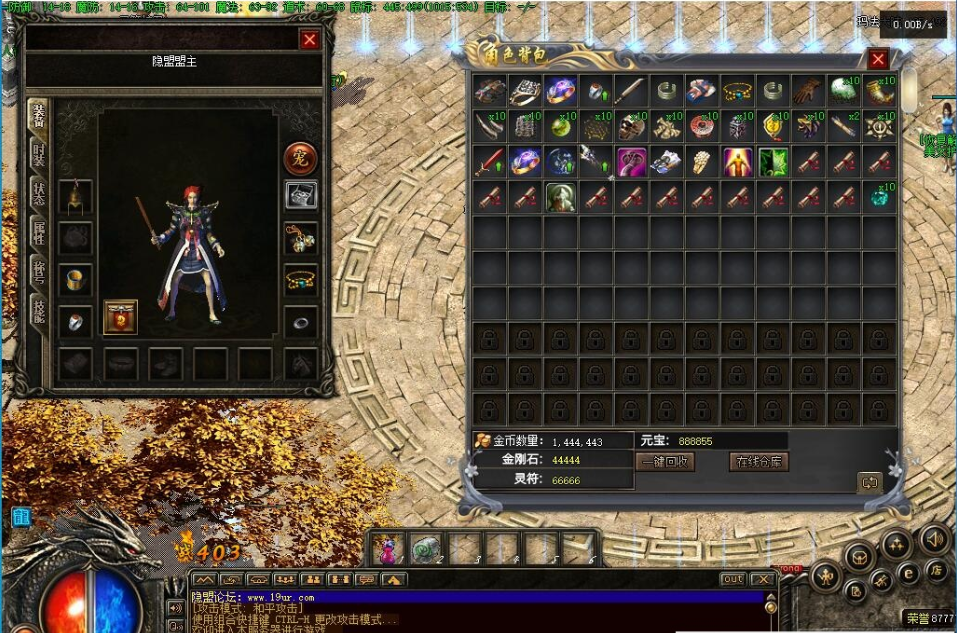Screen dimensions: 957x633
Task: Pick the old man portrait item
Action: [x=560, y=196]
